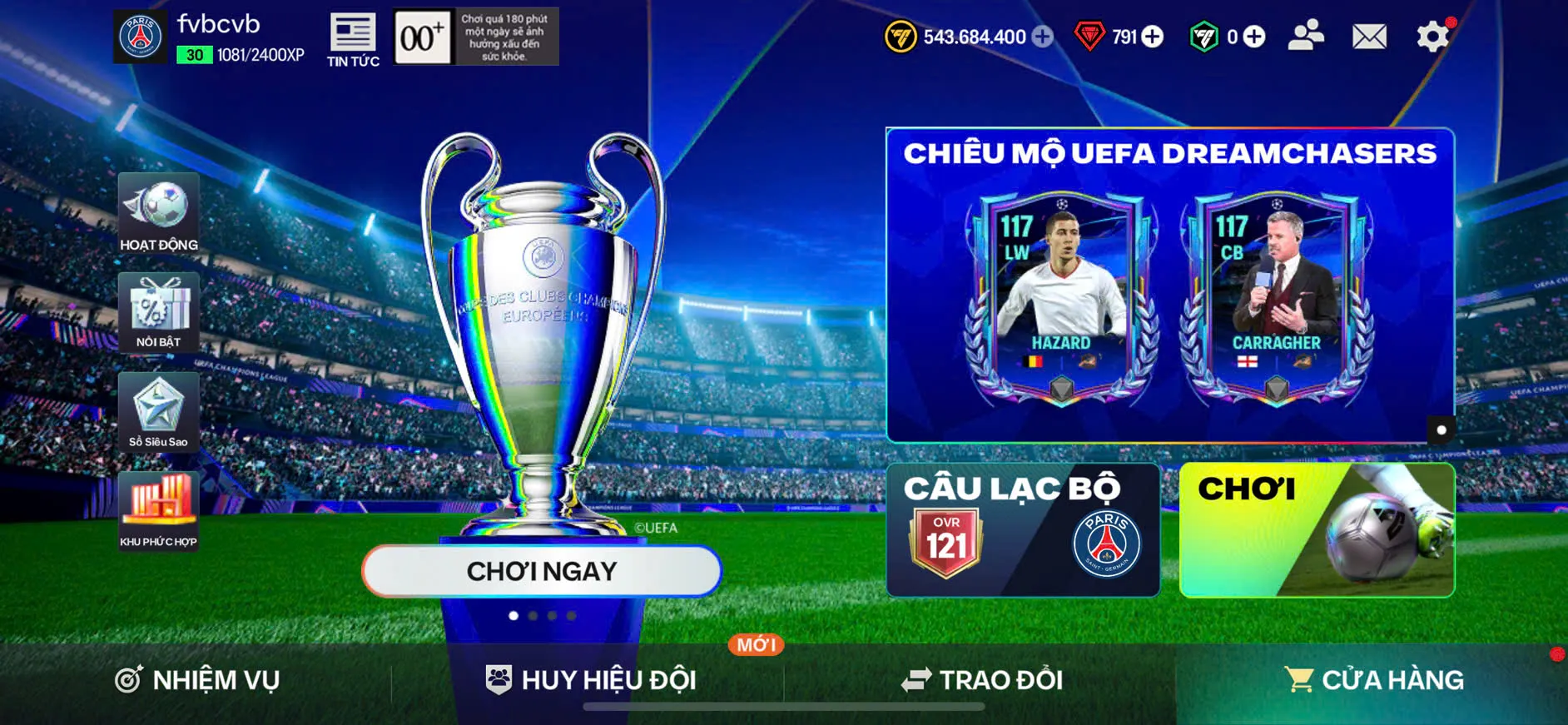Click the gem counter plus button
Screen dimensions: 1568x725
point(1152,37)
